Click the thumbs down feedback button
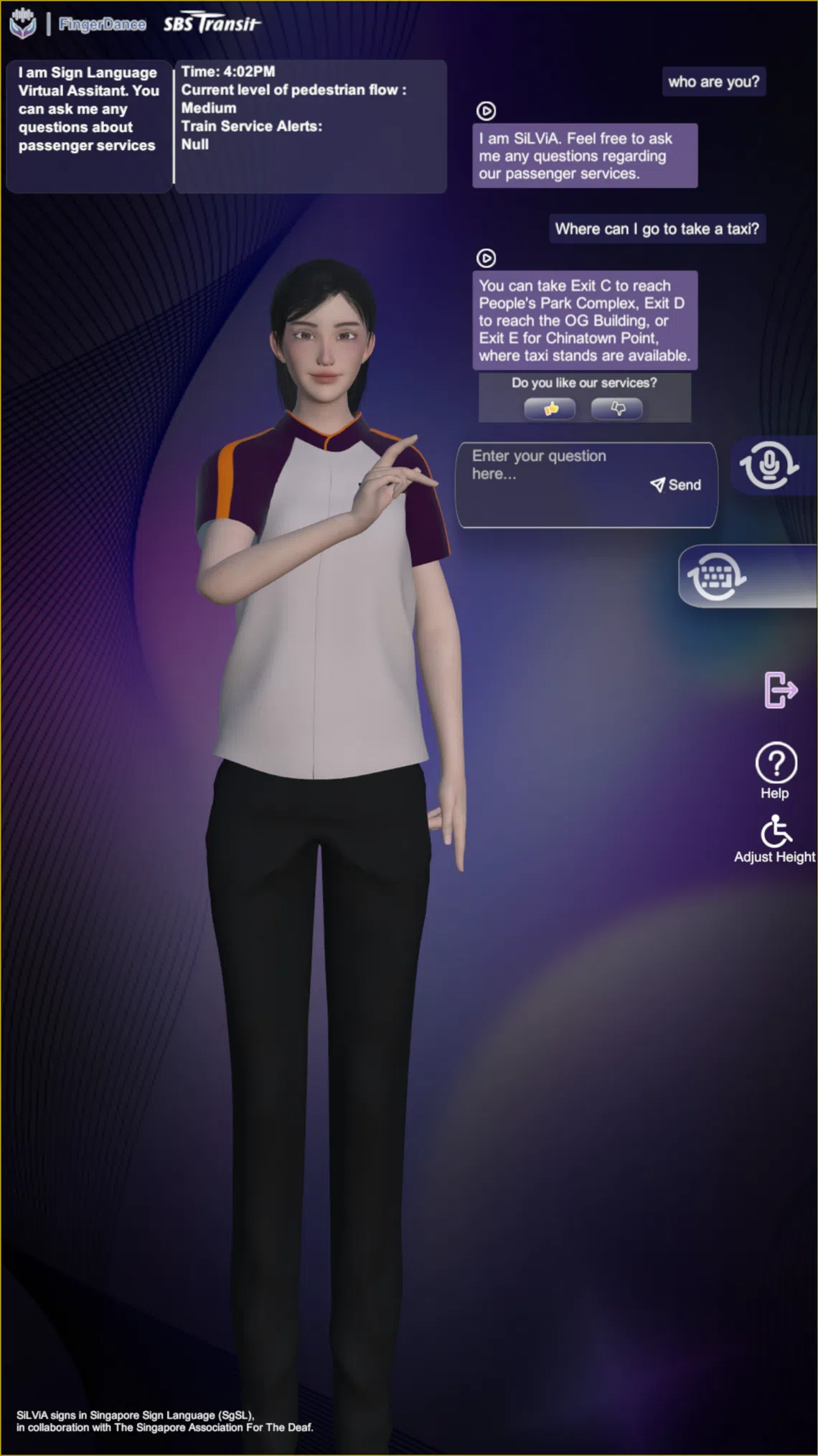818x1456 pixels. tap(616, 409)
